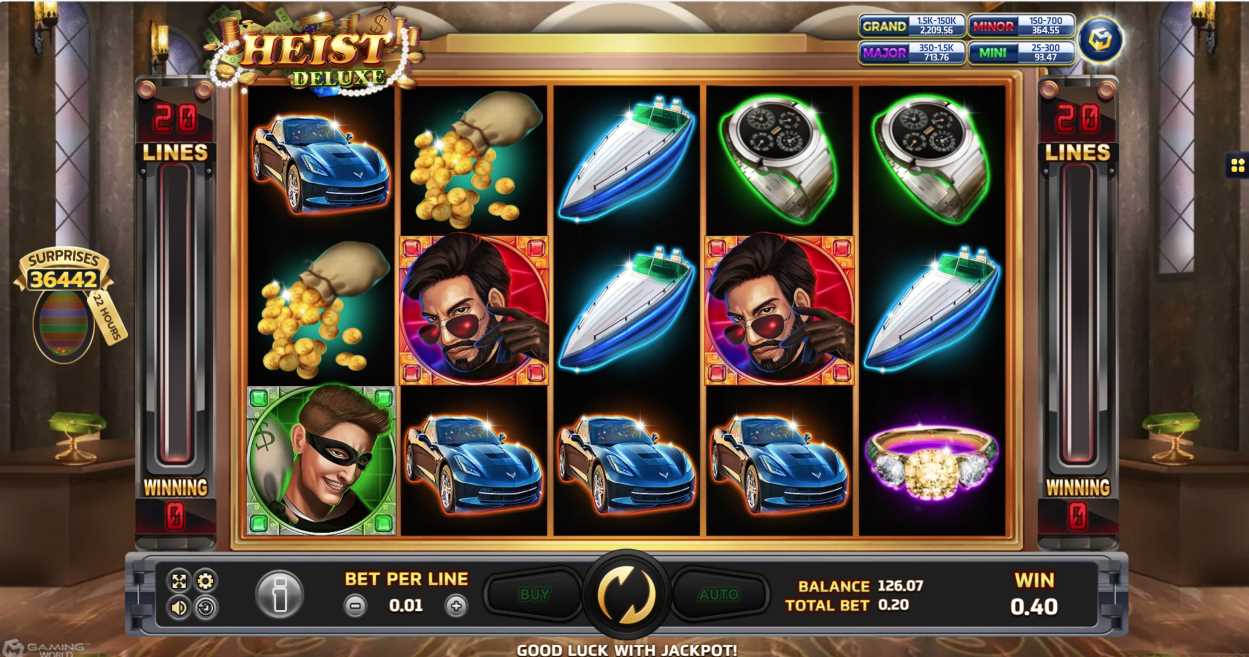Open the spin history clock icon

tap(205, 607)
